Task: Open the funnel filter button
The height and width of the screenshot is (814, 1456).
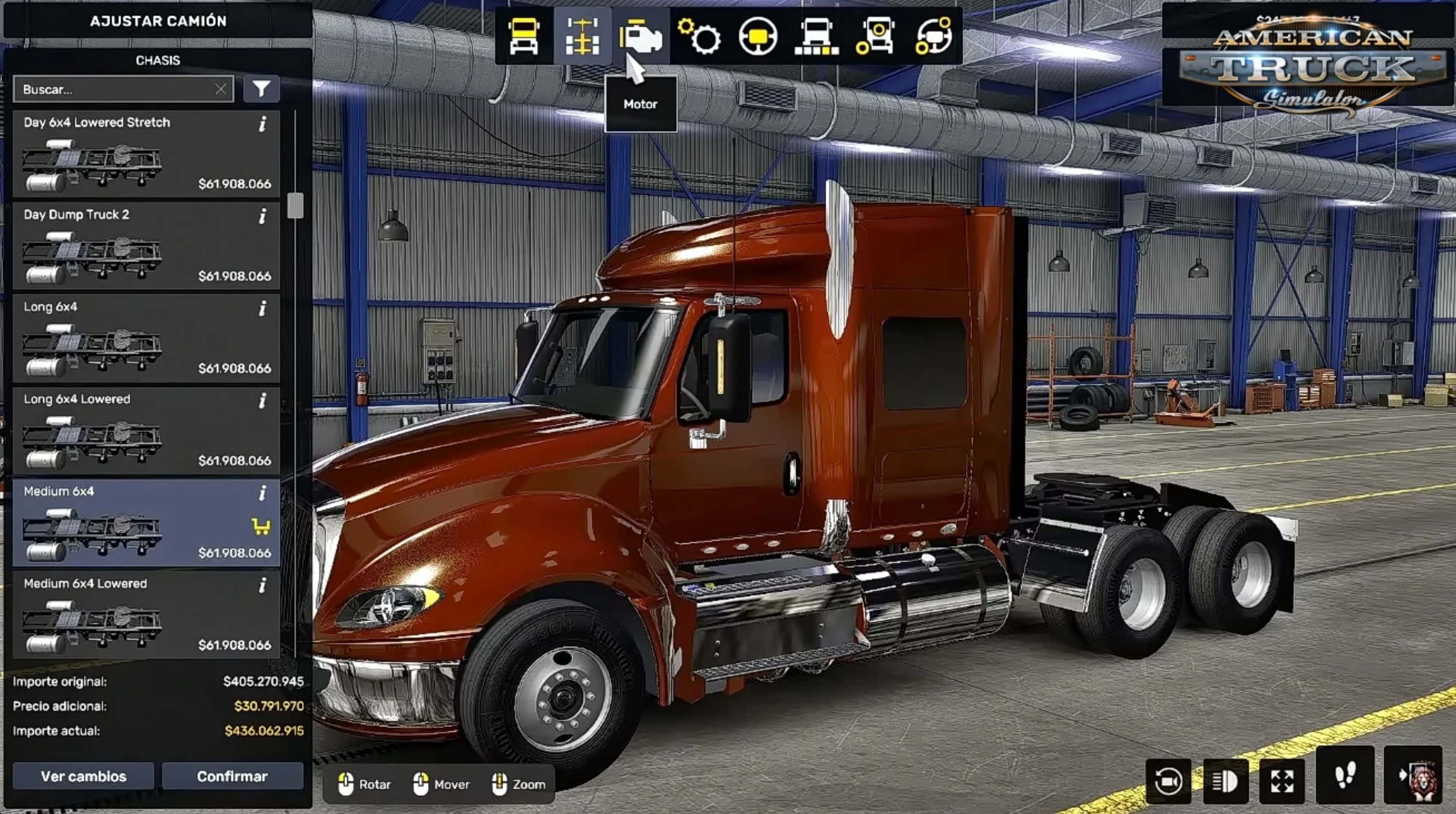Action: tap(261, 89)
